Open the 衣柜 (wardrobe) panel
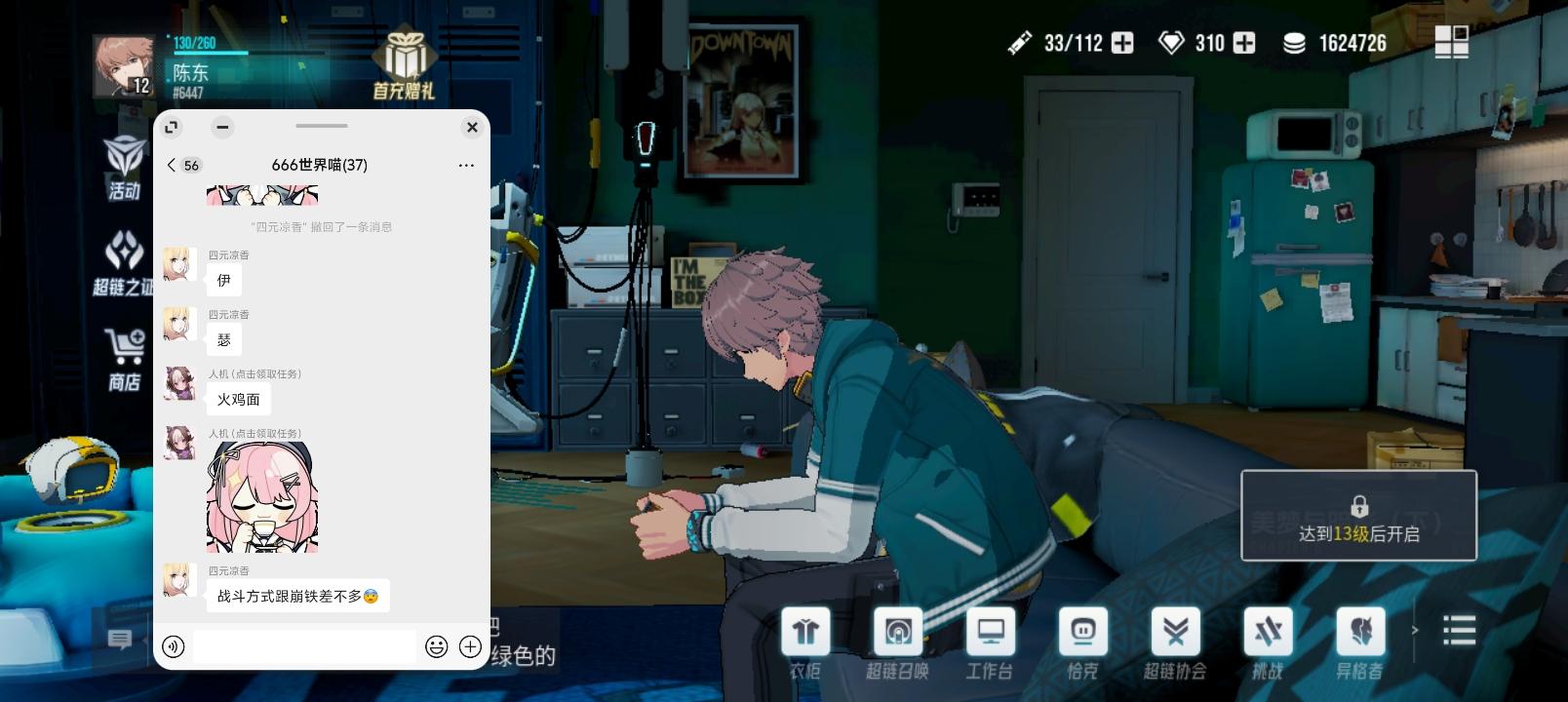This screenshot has height=702, width=1568. click(805, 639)
